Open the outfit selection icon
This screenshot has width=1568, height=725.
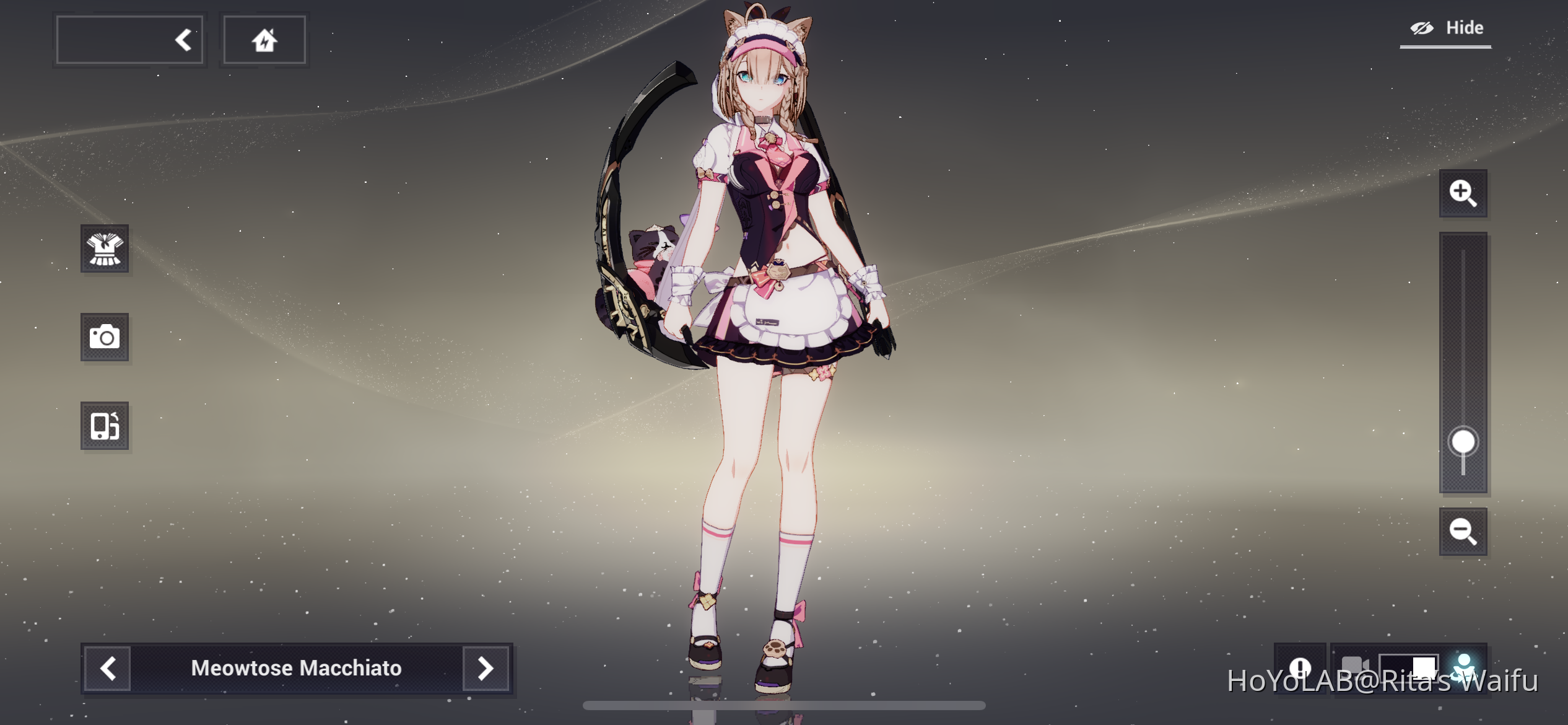[105, 250]
